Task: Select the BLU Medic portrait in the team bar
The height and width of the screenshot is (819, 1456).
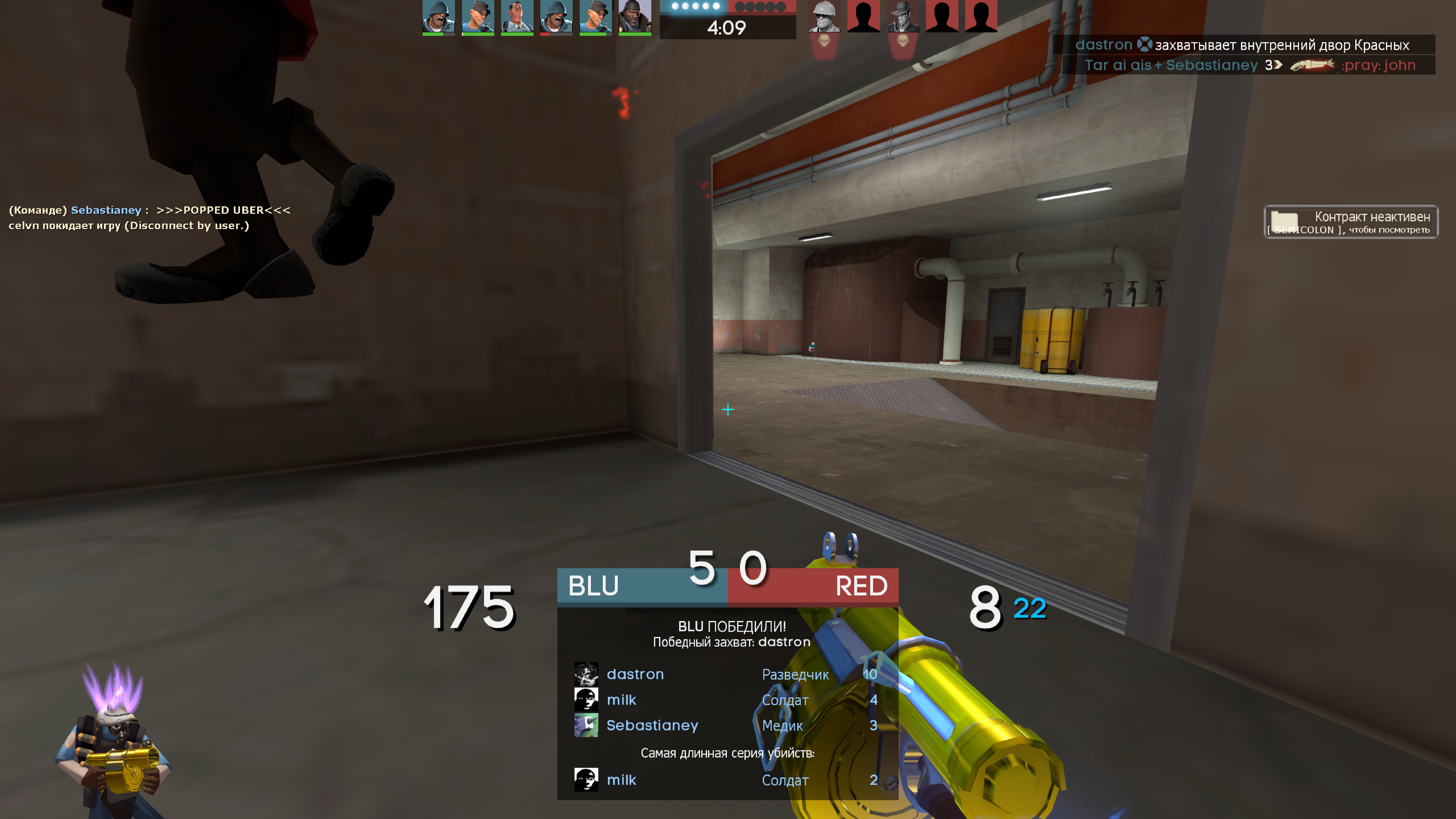Action: [517, 17]
